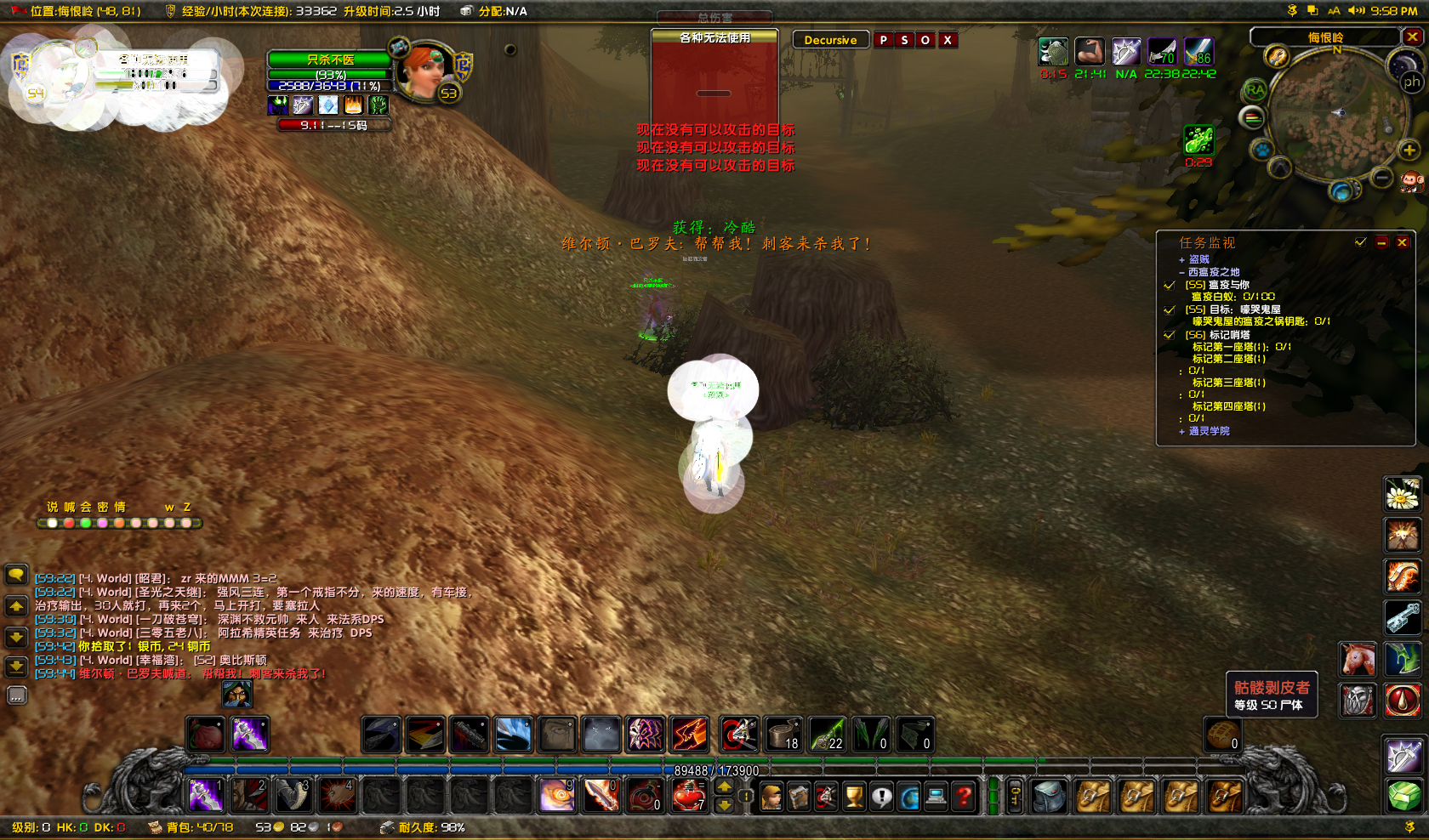Viewport: 1429px width, 840px height.
Task: Switch to the 喊 chat tab
Action: point(70,507)
